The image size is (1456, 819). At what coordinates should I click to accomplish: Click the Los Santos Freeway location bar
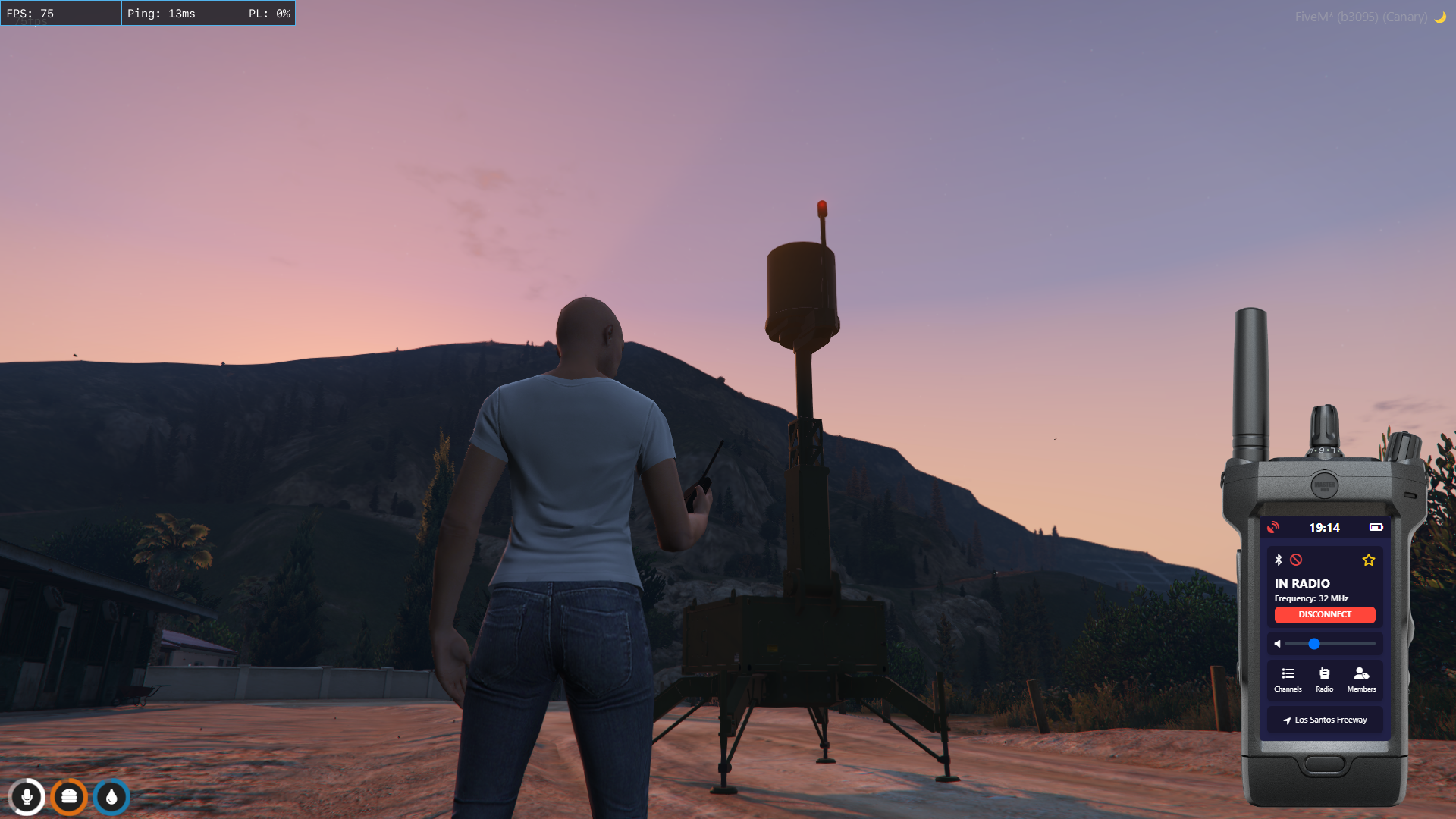click(x=1325, y=720)
